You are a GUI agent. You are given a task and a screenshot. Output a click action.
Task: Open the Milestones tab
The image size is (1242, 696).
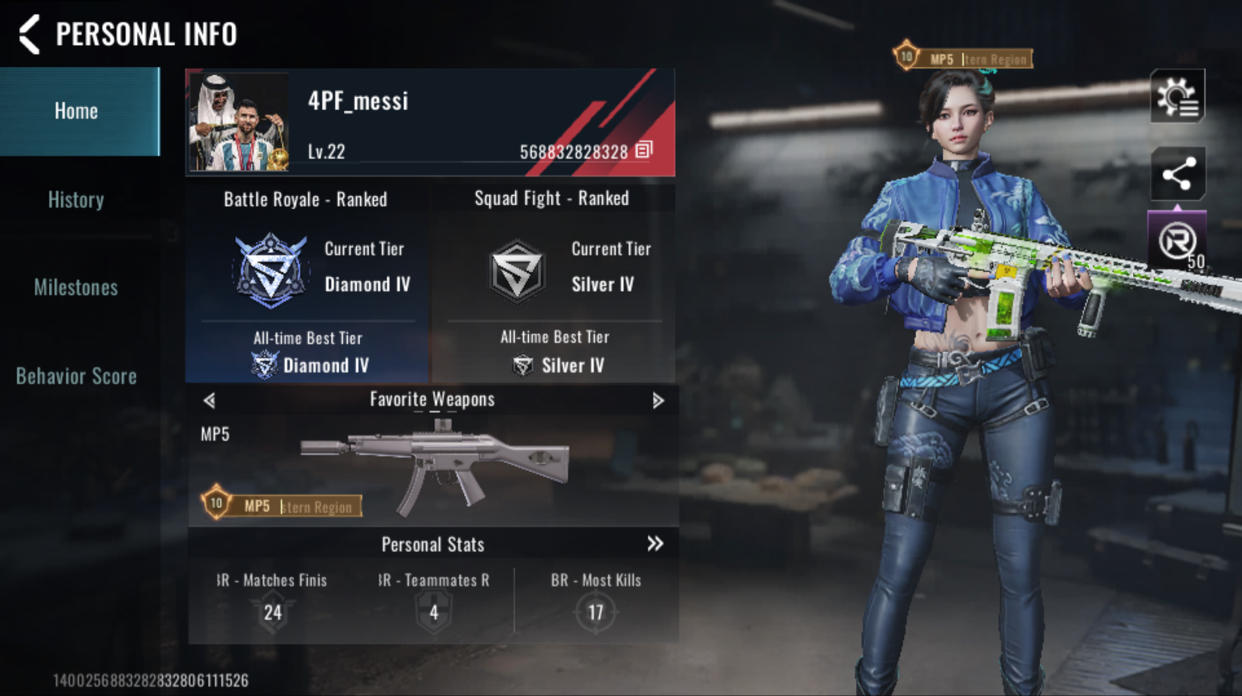[x=77, y=288]
